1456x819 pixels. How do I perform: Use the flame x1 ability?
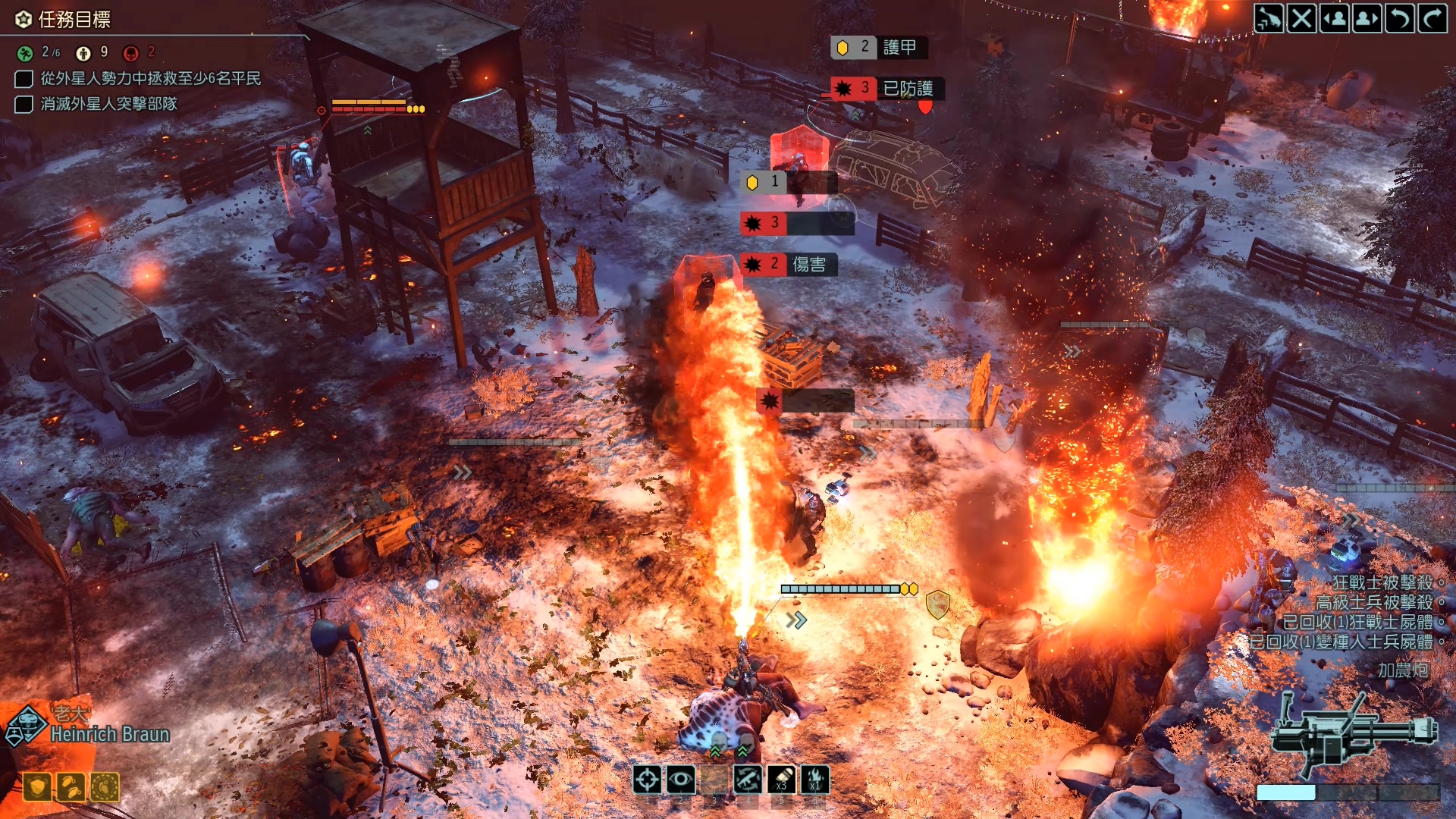815,779
